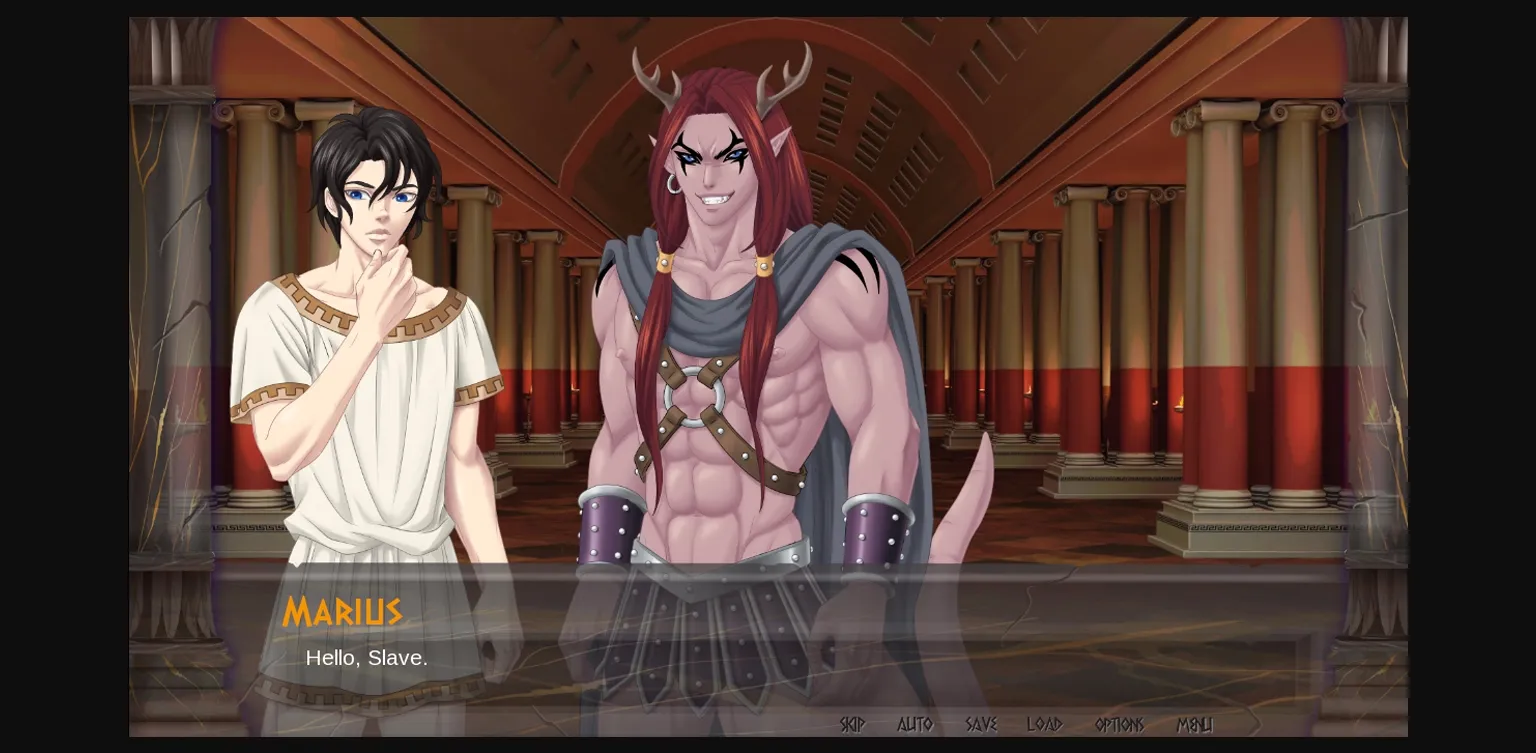Viewport: 1536px width, 753px height.
Task: Open the Save screen
Action: pos(982,725)
